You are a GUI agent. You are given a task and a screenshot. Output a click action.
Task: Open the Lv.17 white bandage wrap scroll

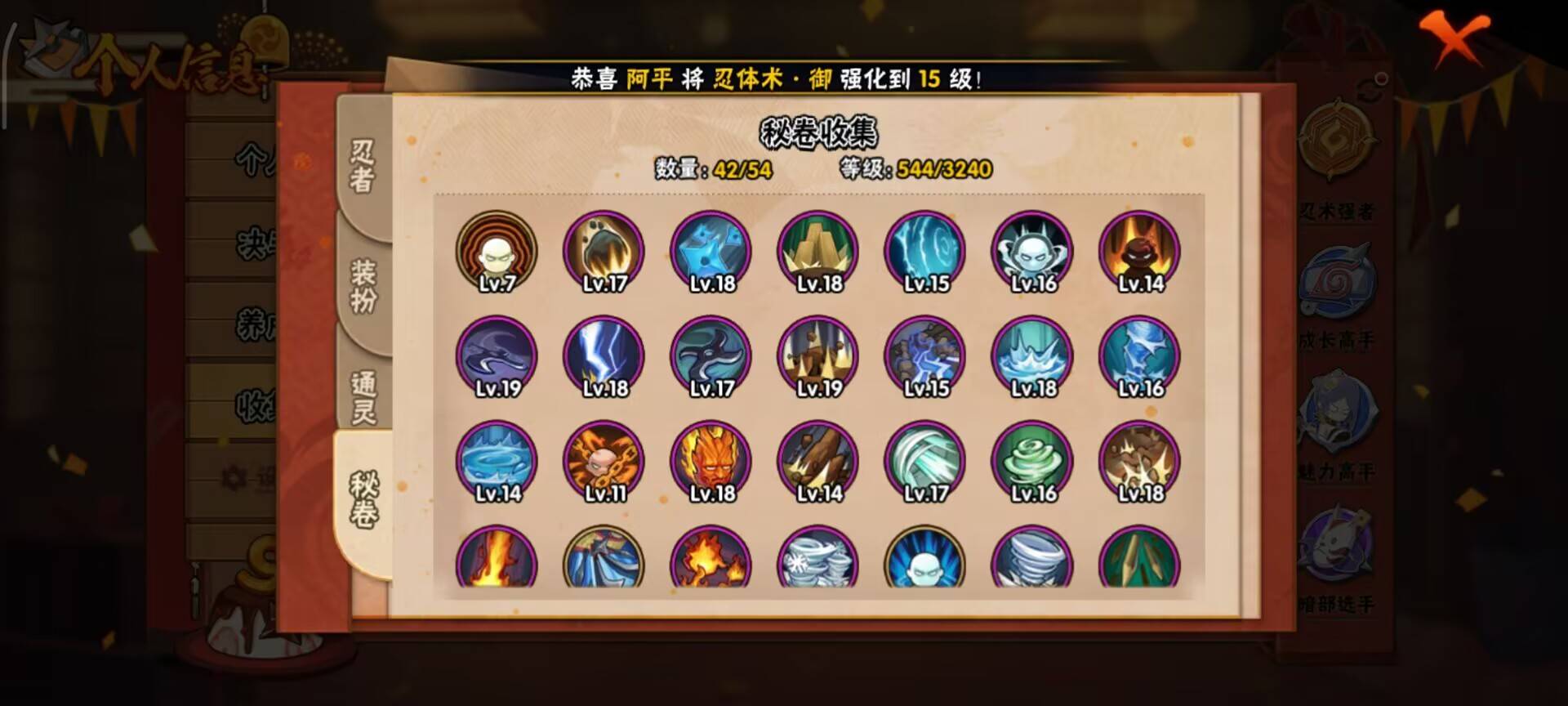pyautogui.click(x=925, y=462)
